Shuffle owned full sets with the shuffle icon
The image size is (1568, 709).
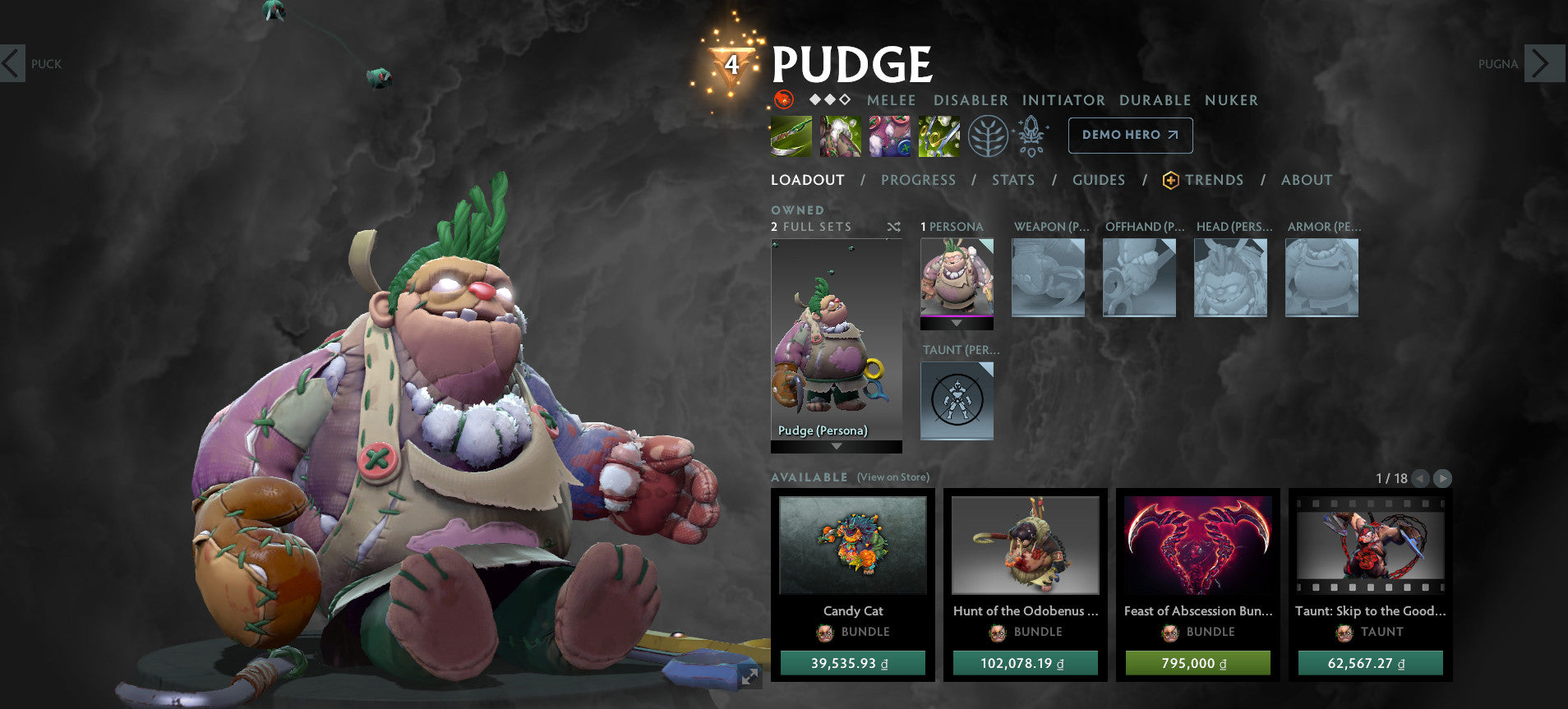[x=894, y=227]
